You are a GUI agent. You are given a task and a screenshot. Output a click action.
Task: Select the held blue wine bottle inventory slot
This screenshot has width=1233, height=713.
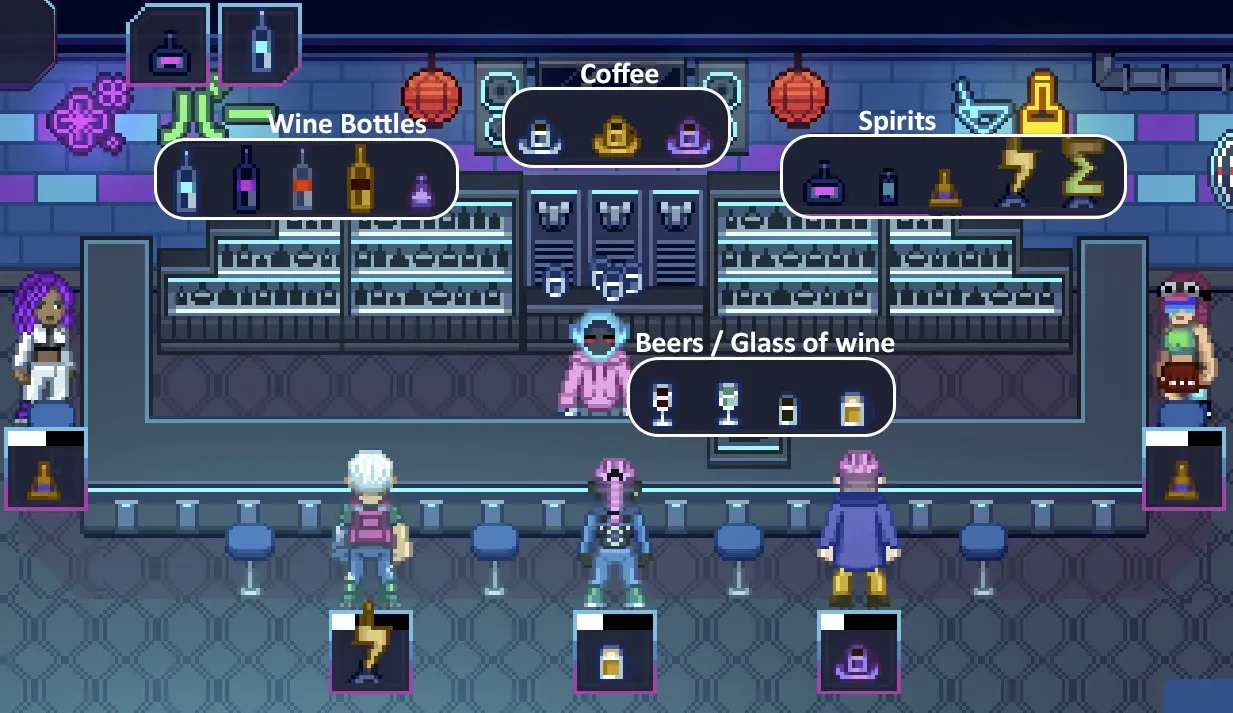[260, 45]
